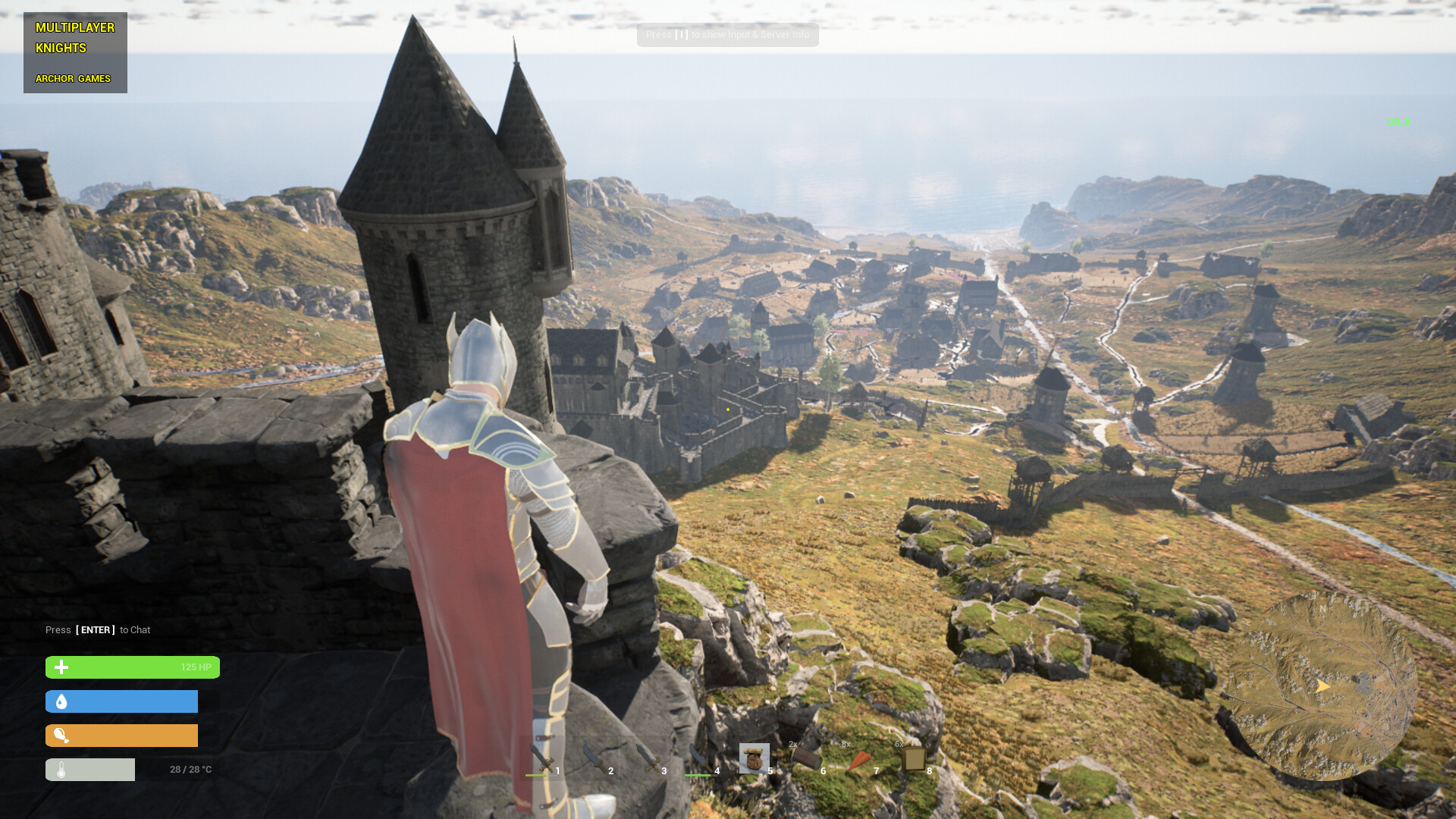Image resolution: width=1456 pixels, height=819 pixels.
Task: Select the machete in hotbar slot 2
Action: 594,758
